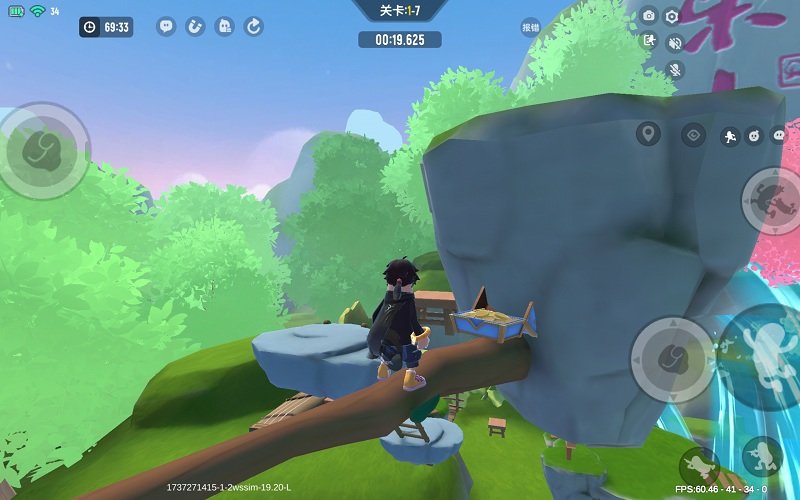The width and height of the screenshot is (800, 500).
Task: Take a screenshot with the camera icon
Action: click(x=649, y=16)
